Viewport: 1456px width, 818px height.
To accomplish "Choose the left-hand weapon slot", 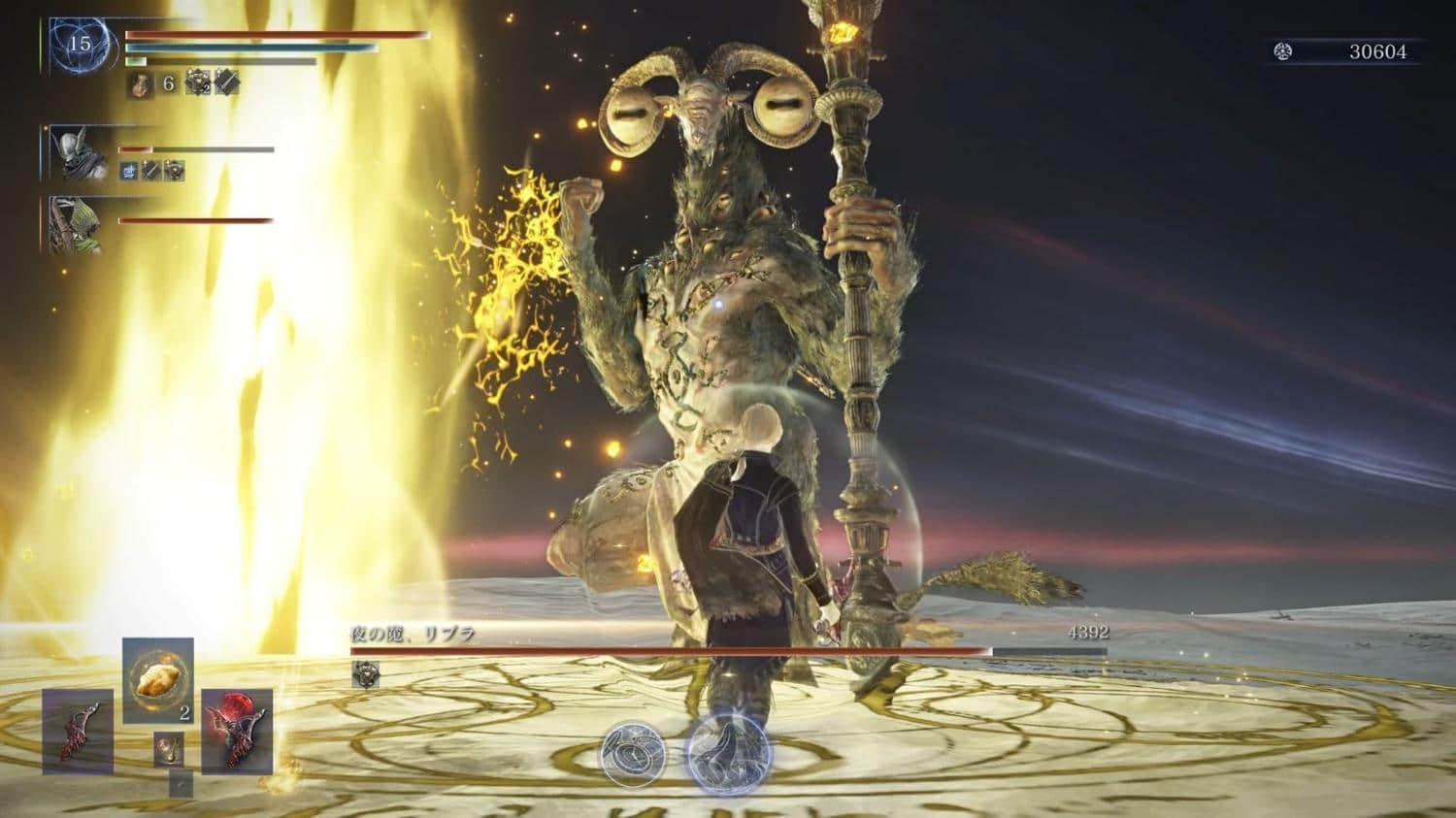I will point(78,731).
